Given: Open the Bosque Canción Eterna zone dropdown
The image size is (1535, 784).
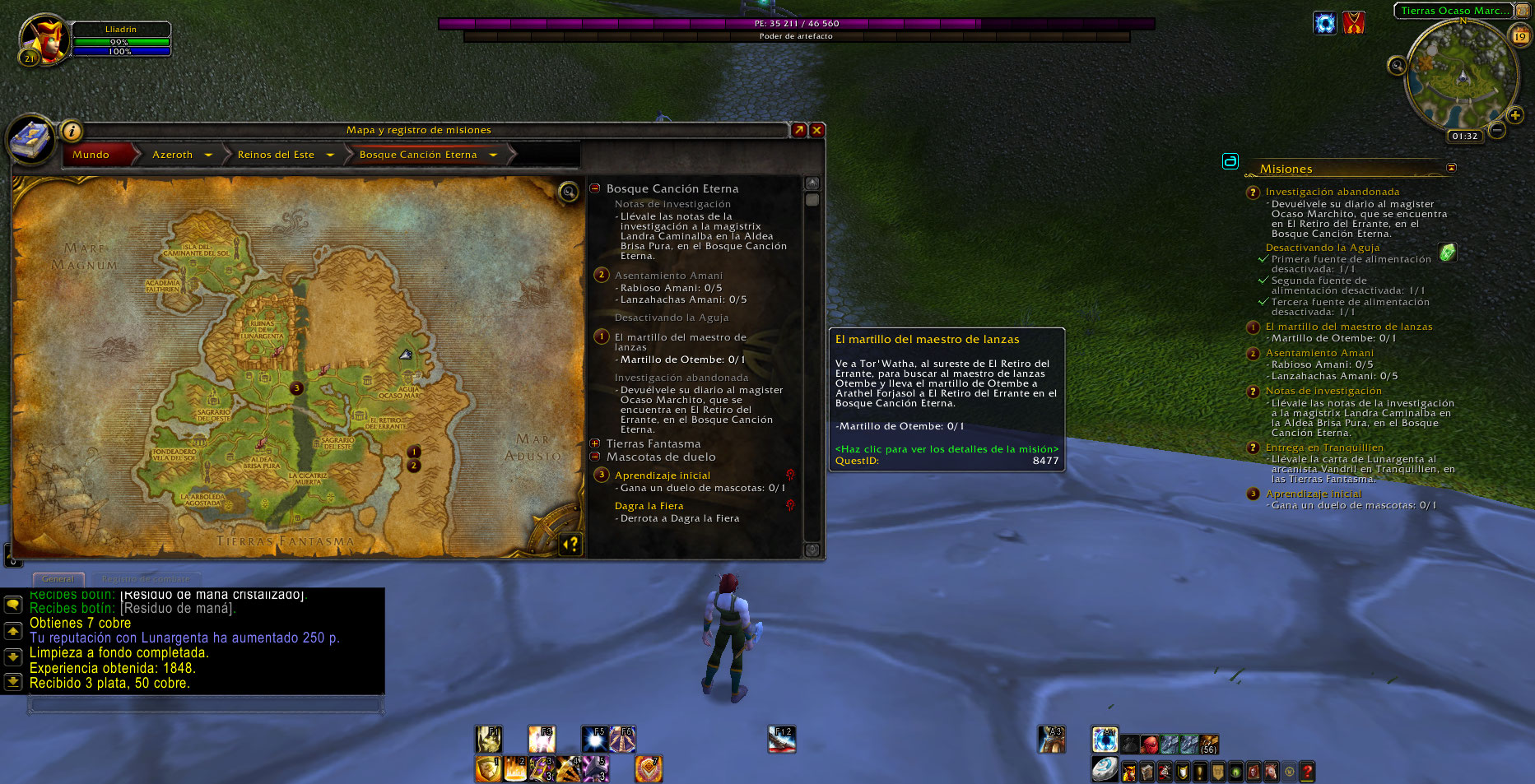Looking at the screenshot, I should 493,155.
